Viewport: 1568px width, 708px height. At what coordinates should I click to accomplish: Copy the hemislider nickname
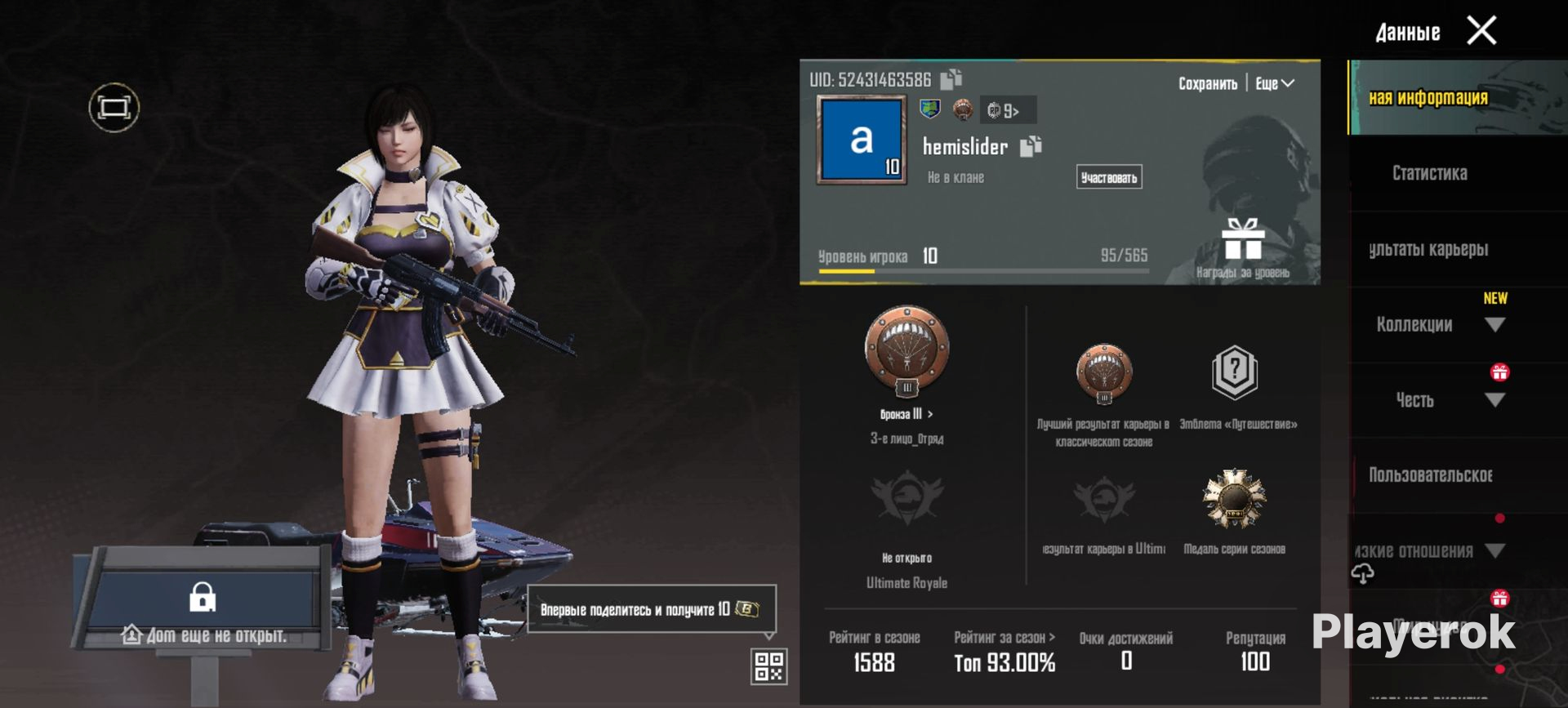click(x=1031, y=146)
